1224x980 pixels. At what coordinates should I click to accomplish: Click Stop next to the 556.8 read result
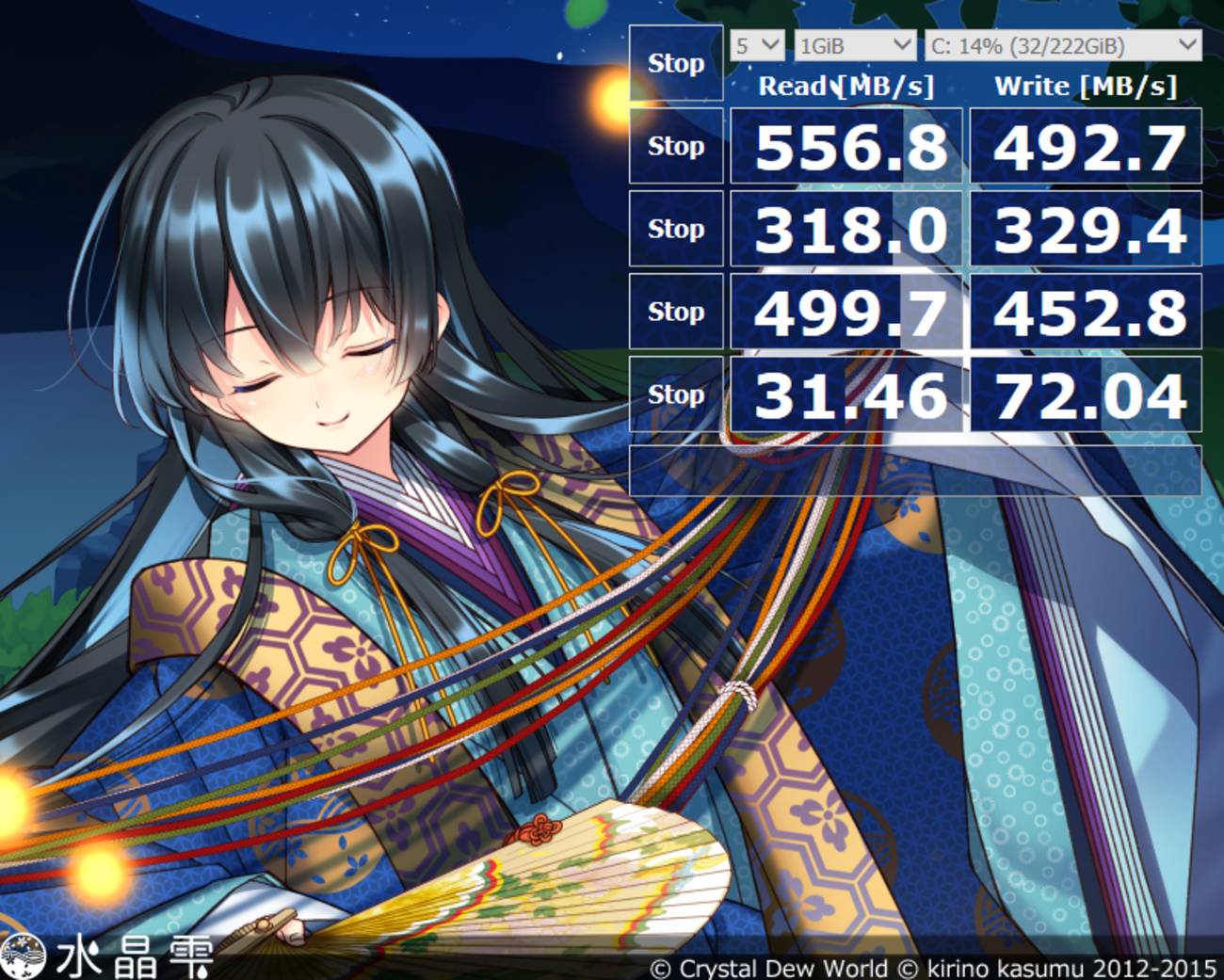[676, 146]
